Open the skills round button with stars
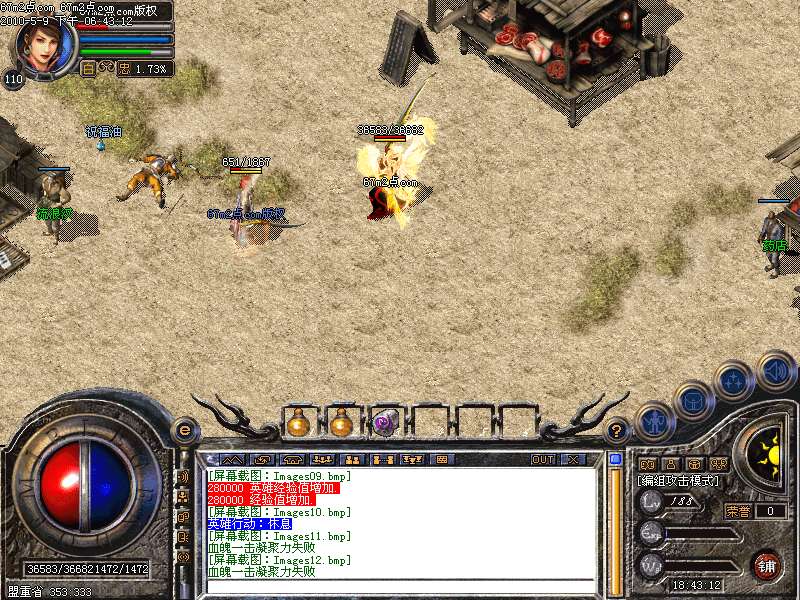 734,380
